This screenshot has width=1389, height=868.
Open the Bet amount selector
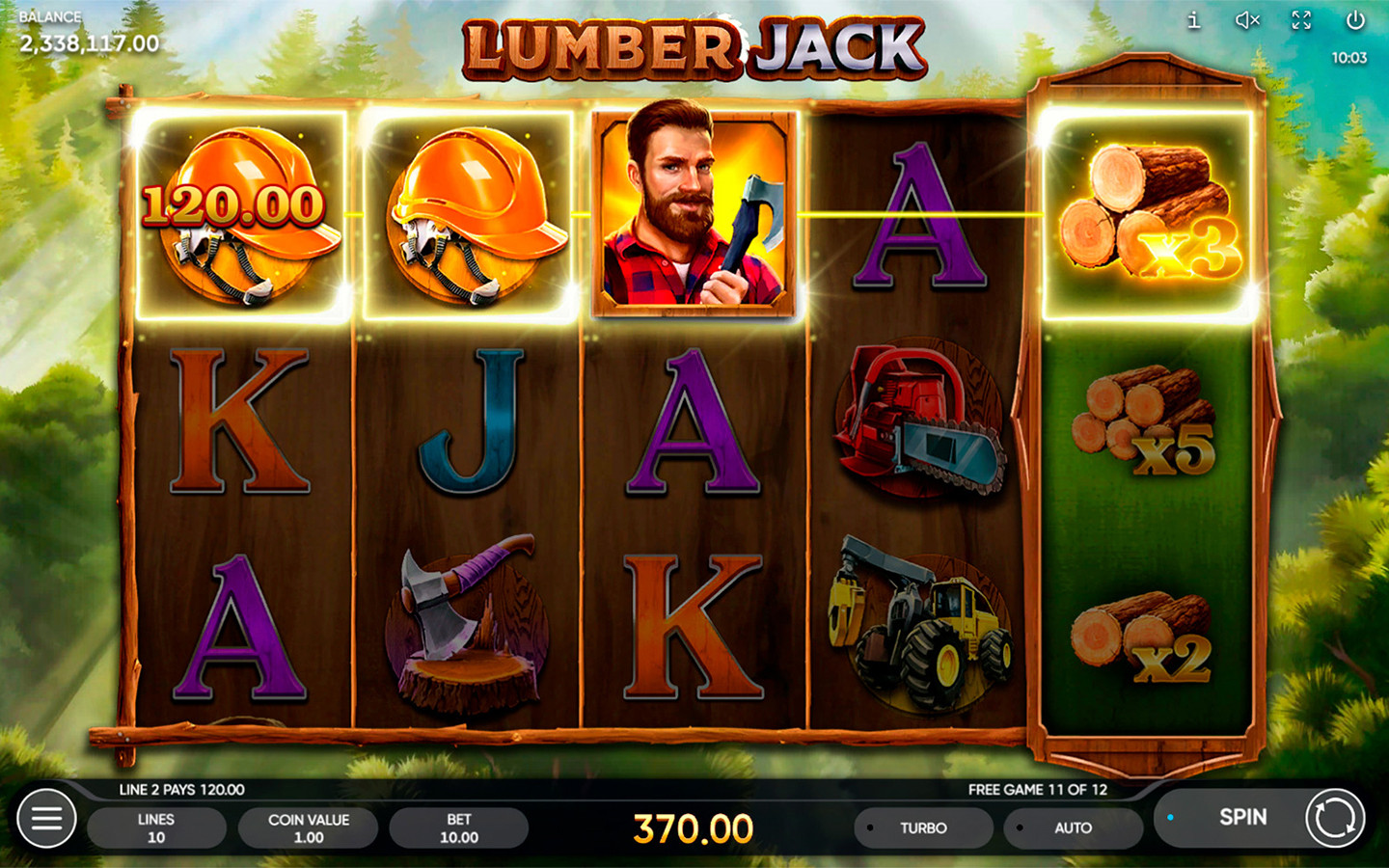459,827
